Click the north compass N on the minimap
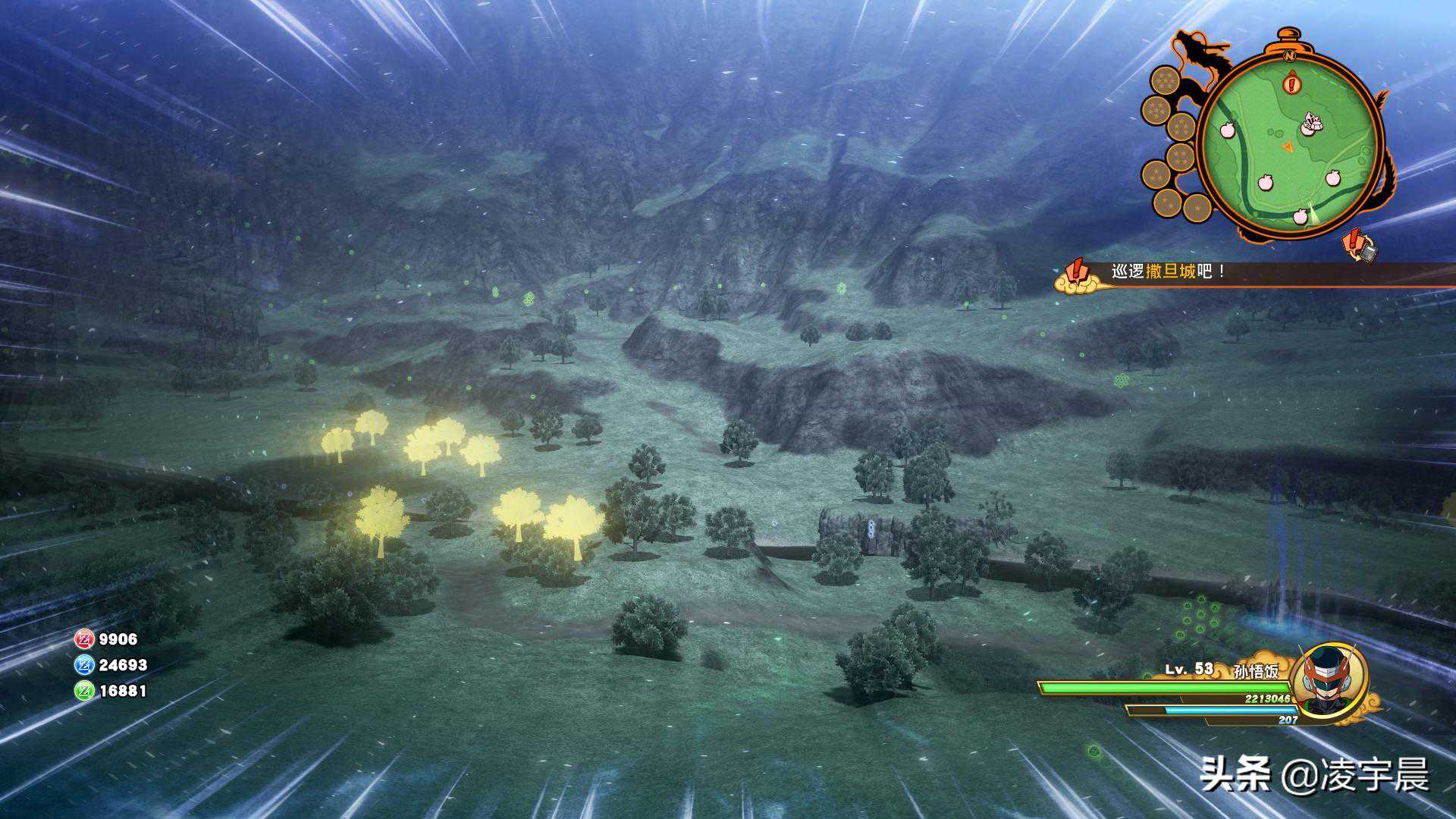Screen dimensions: 1456x819 coord(1288,55)
